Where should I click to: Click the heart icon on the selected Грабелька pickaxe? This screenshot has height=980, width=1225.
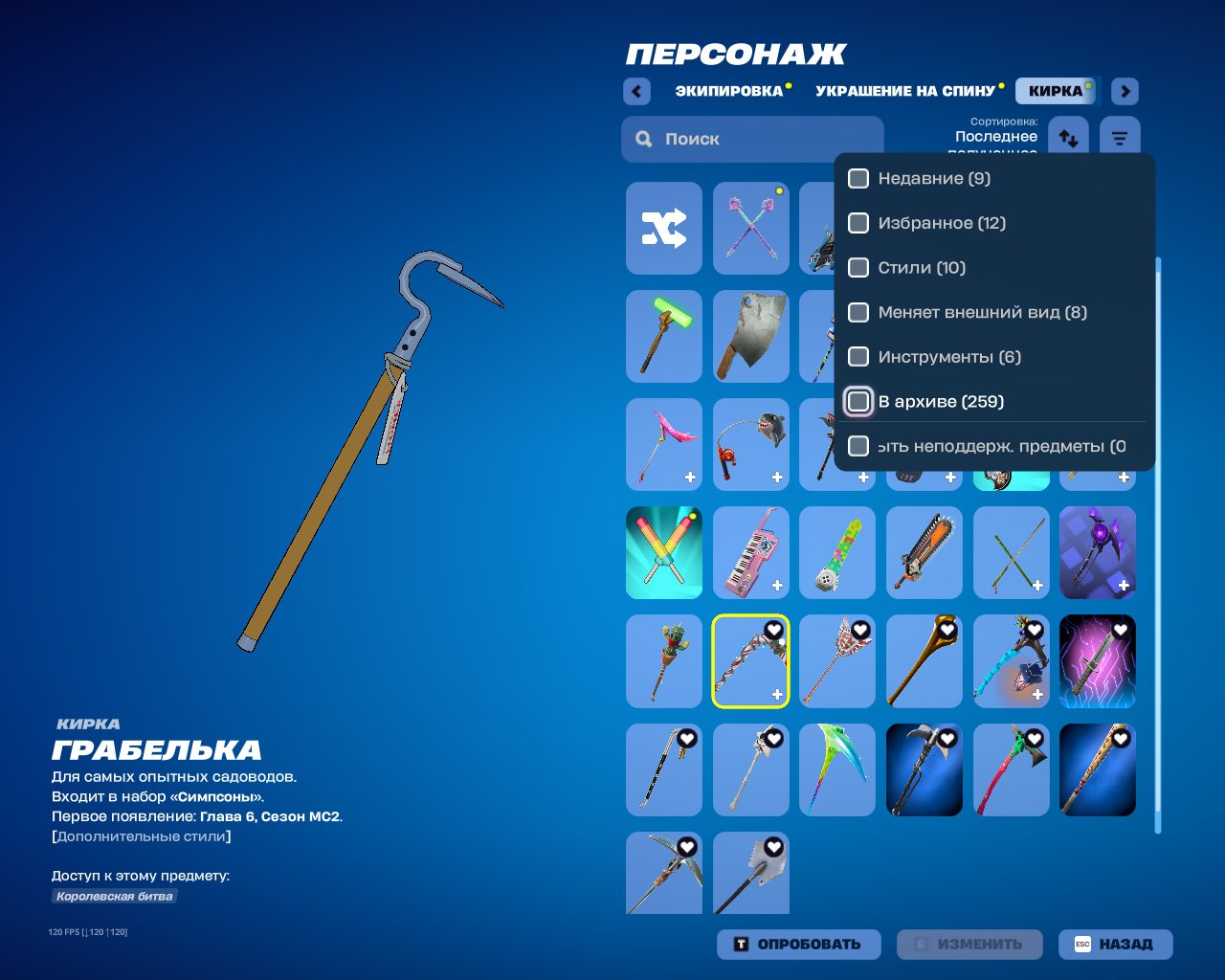click(x=772, y=629)
